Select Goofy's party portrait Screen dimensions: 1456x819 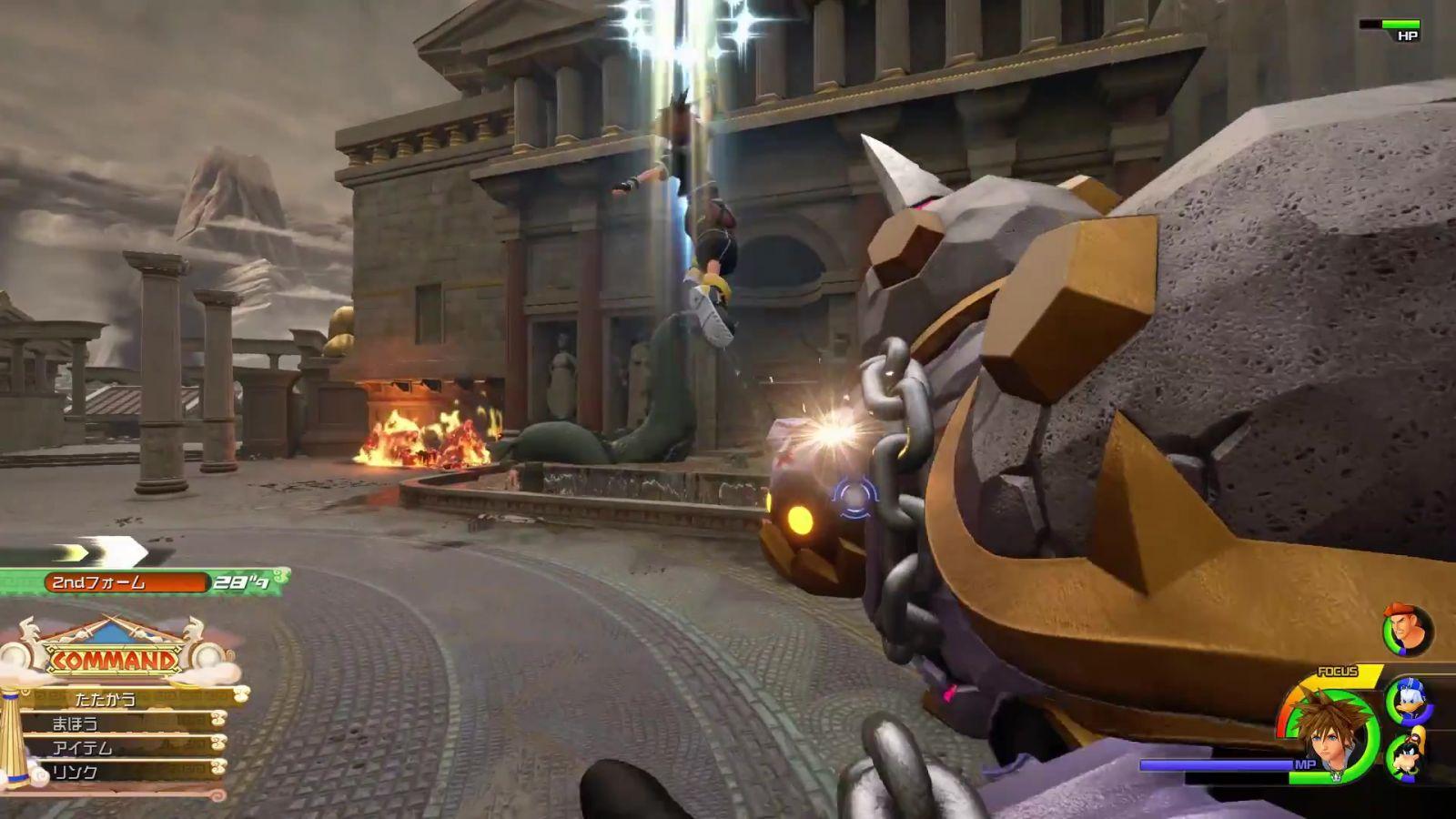(1408, 755)
